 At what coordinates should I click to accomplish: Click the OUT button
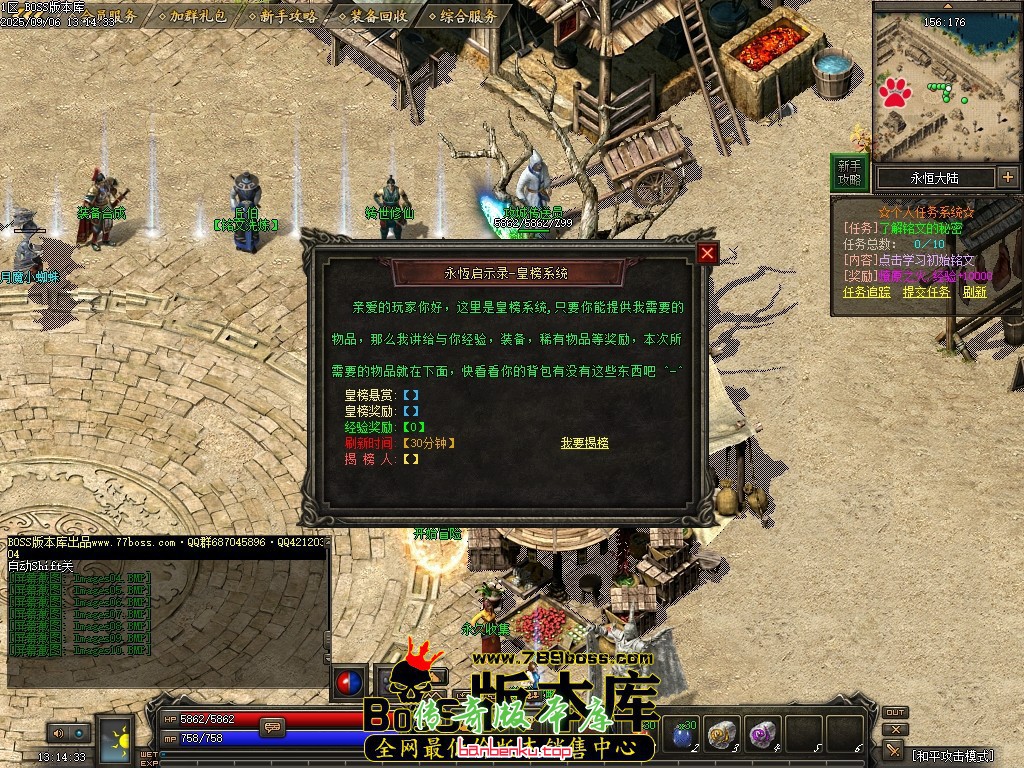(x=895, y=713)
